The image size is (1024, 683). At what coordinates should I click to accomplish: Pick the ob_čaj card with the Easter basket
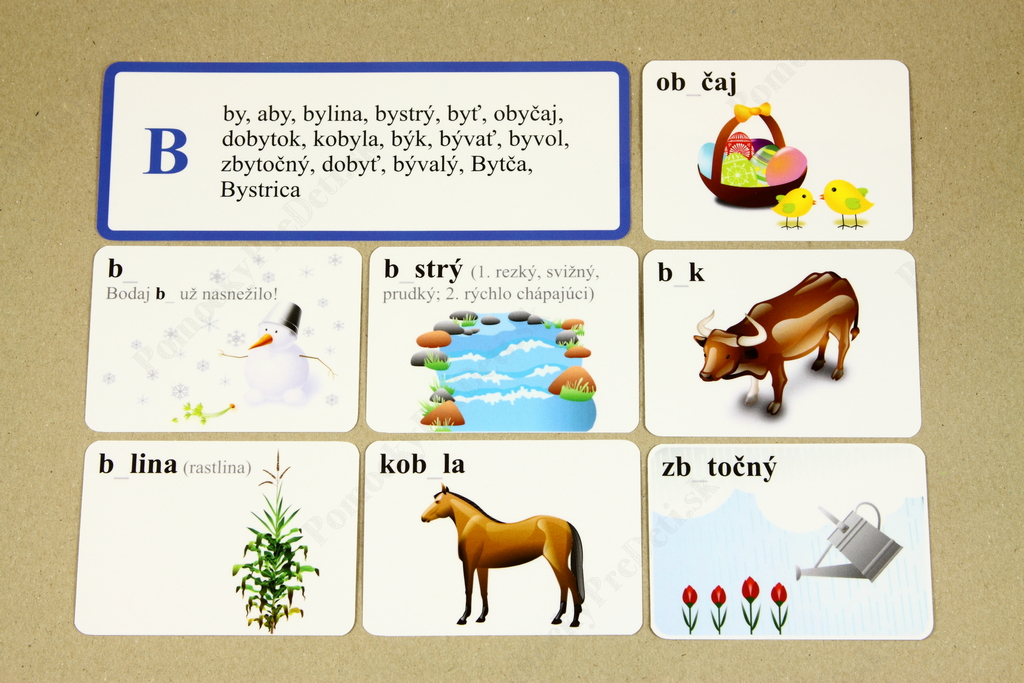776,150
